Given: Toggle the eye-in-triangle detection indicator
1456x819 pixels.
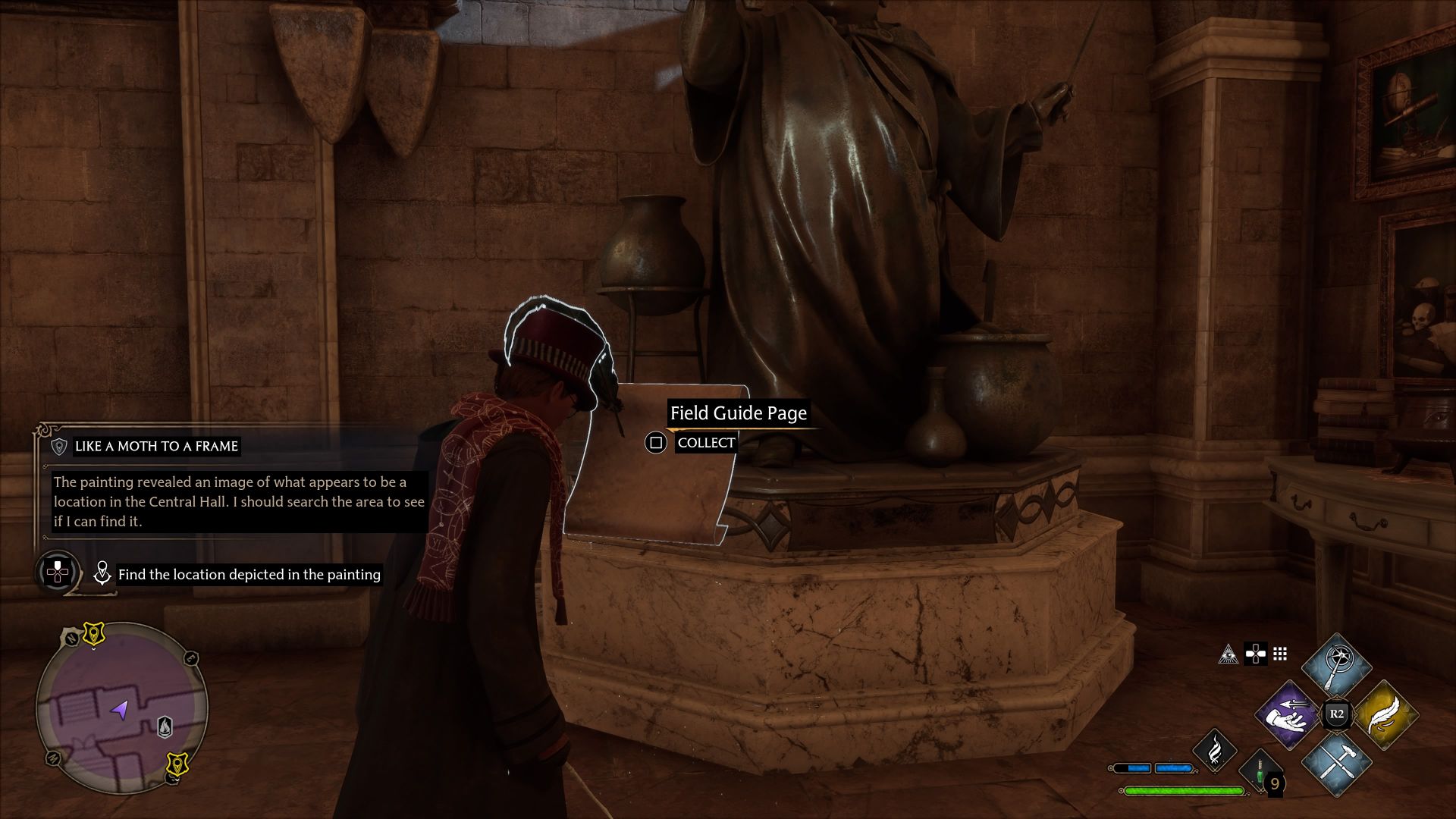Looking at the screenshot, I should [x=1229, y=655].
